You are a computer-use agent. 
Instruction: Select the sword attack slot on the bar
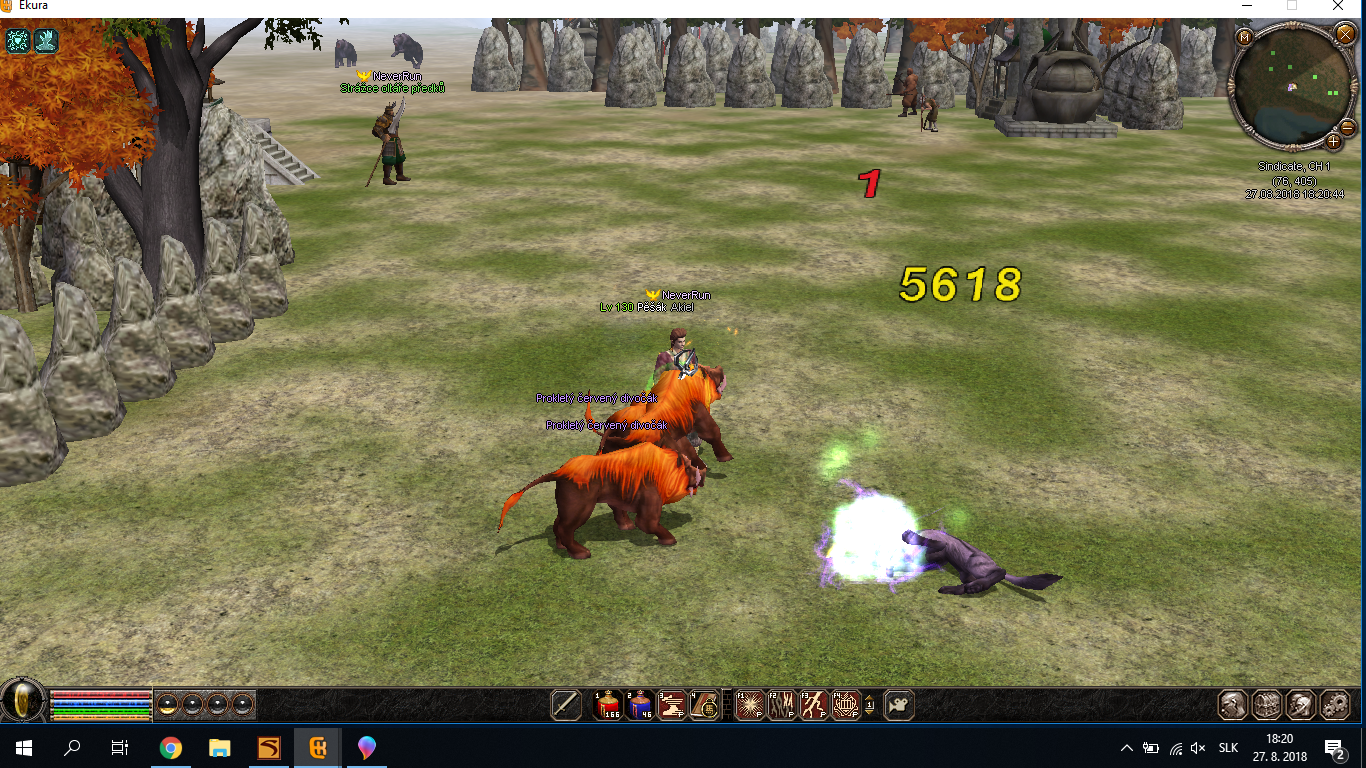tap(566, 705)
